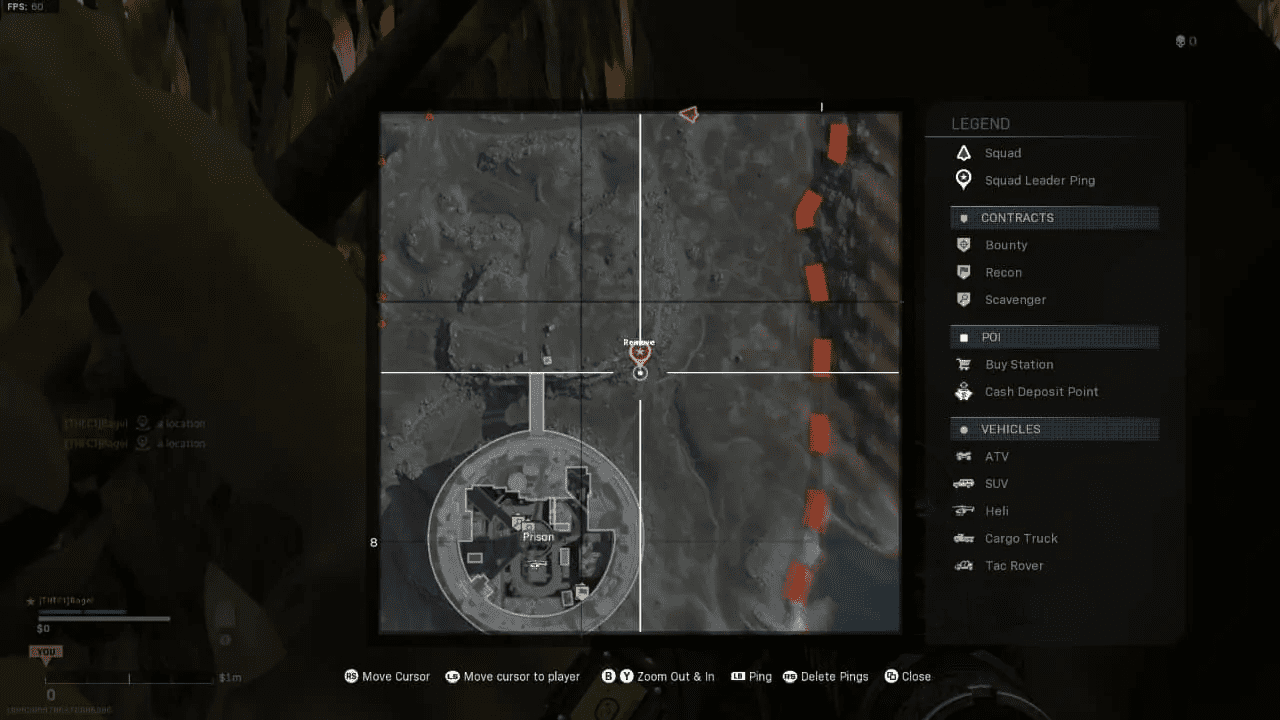Select the Cash Deposit Point icon

[963, 391]
